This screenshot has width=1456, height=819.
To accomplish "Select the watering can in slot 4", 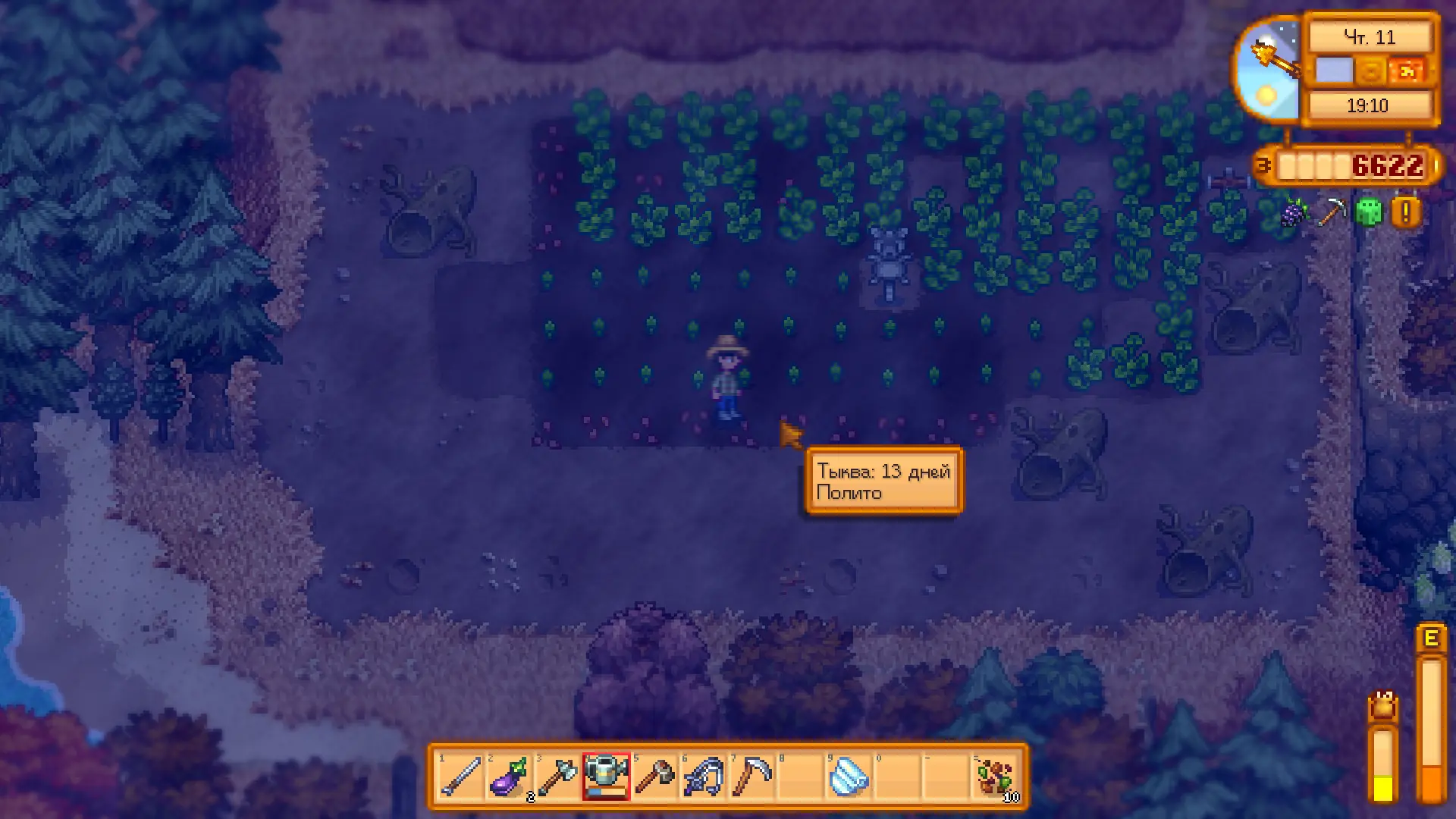I will [607, 775].
